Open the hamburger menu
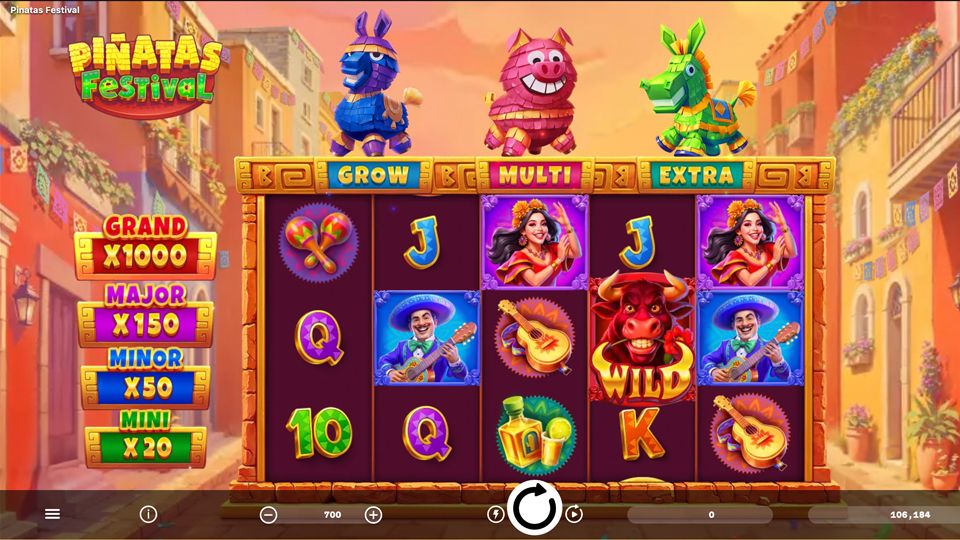This screenshot has width=960, height=540. coord(53,514)
